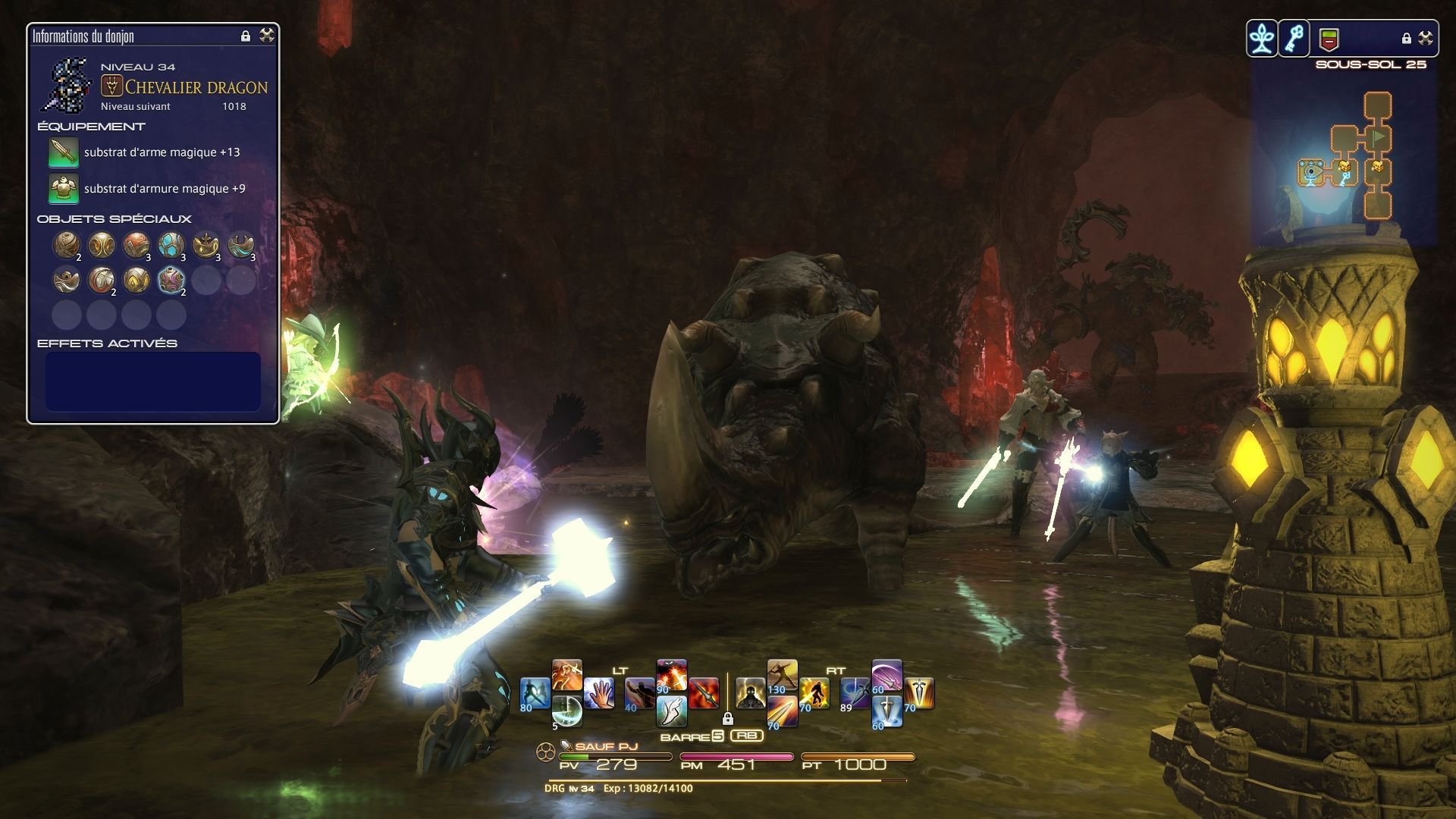Toggle the hotbar lock above BARRE 5
Screen dimensions: 1456x819
coord(728,718)
